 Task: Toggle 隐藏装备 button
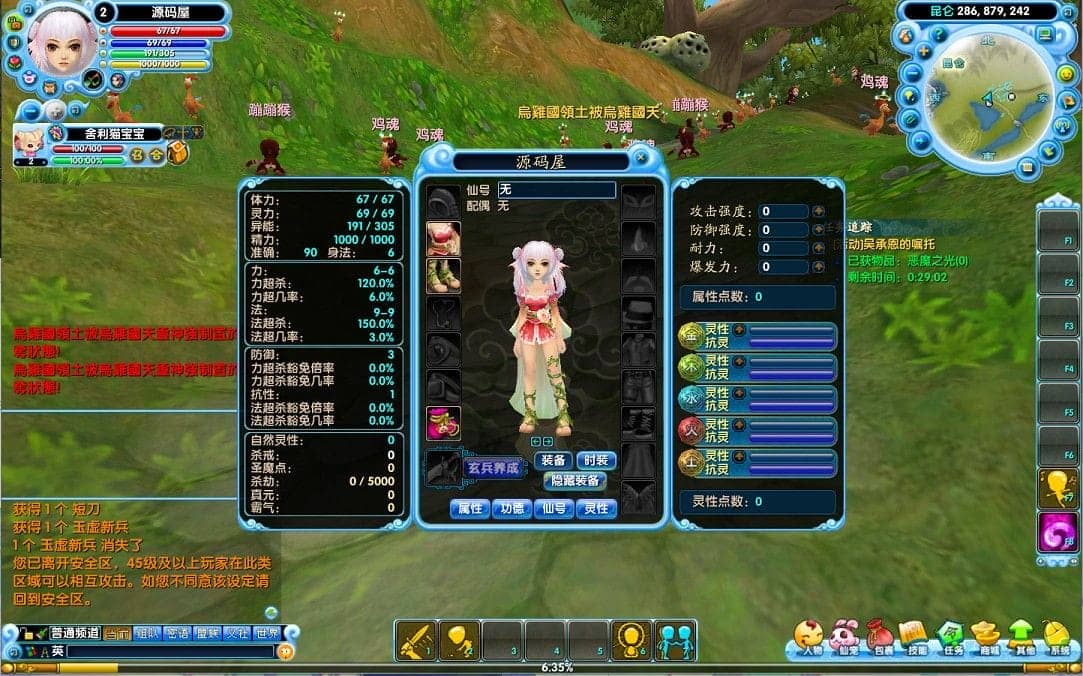[575, 481]
